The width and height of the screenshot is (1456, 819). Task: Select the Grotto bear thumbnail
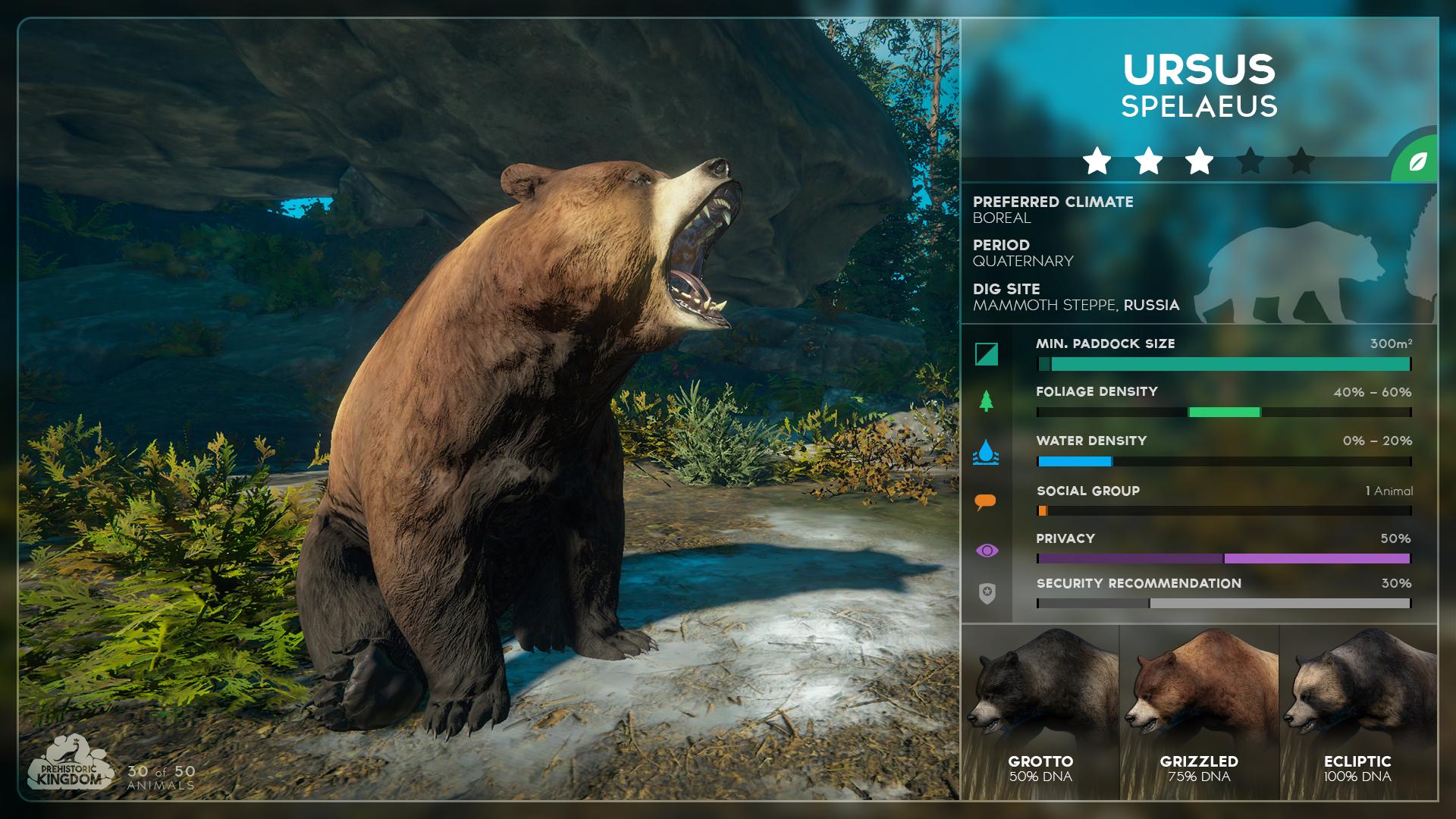(1040, 709)
